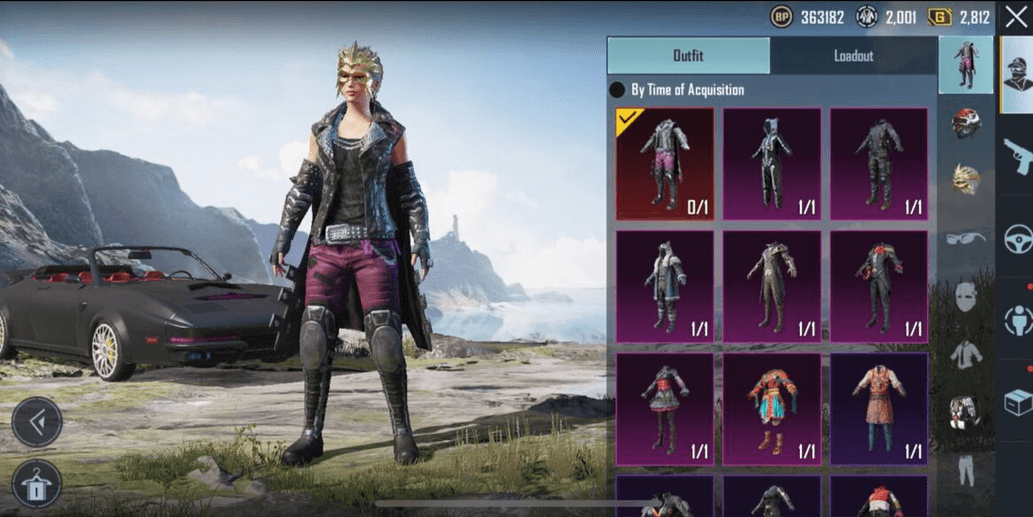The height and width of the screenshot is (517, 1033).
Task: Choose the black hooded skeleton outfit
Action: [x=772, y=164]
